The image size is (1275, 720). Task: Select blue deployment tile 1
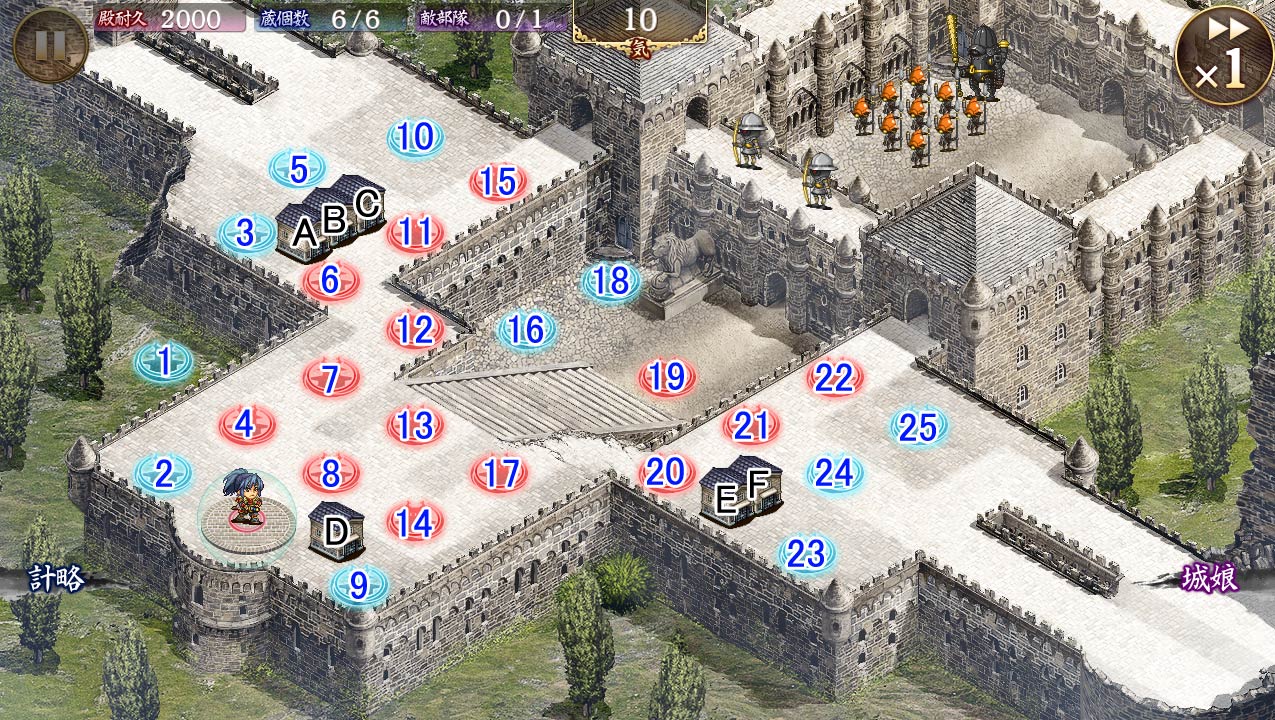click(164, 361)
